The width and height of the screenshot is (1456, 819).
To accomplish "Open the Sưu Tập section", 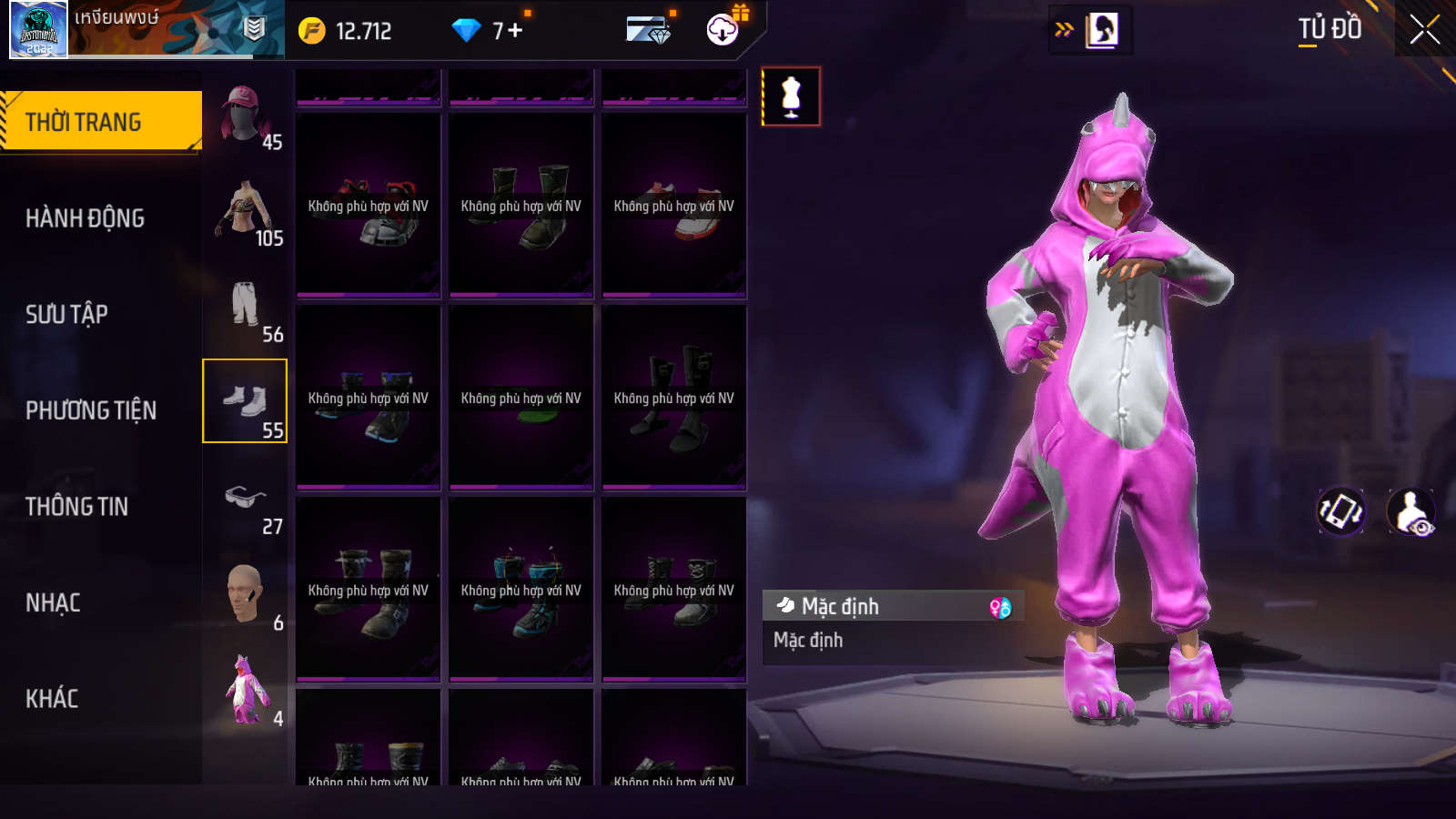I will 66,314.
